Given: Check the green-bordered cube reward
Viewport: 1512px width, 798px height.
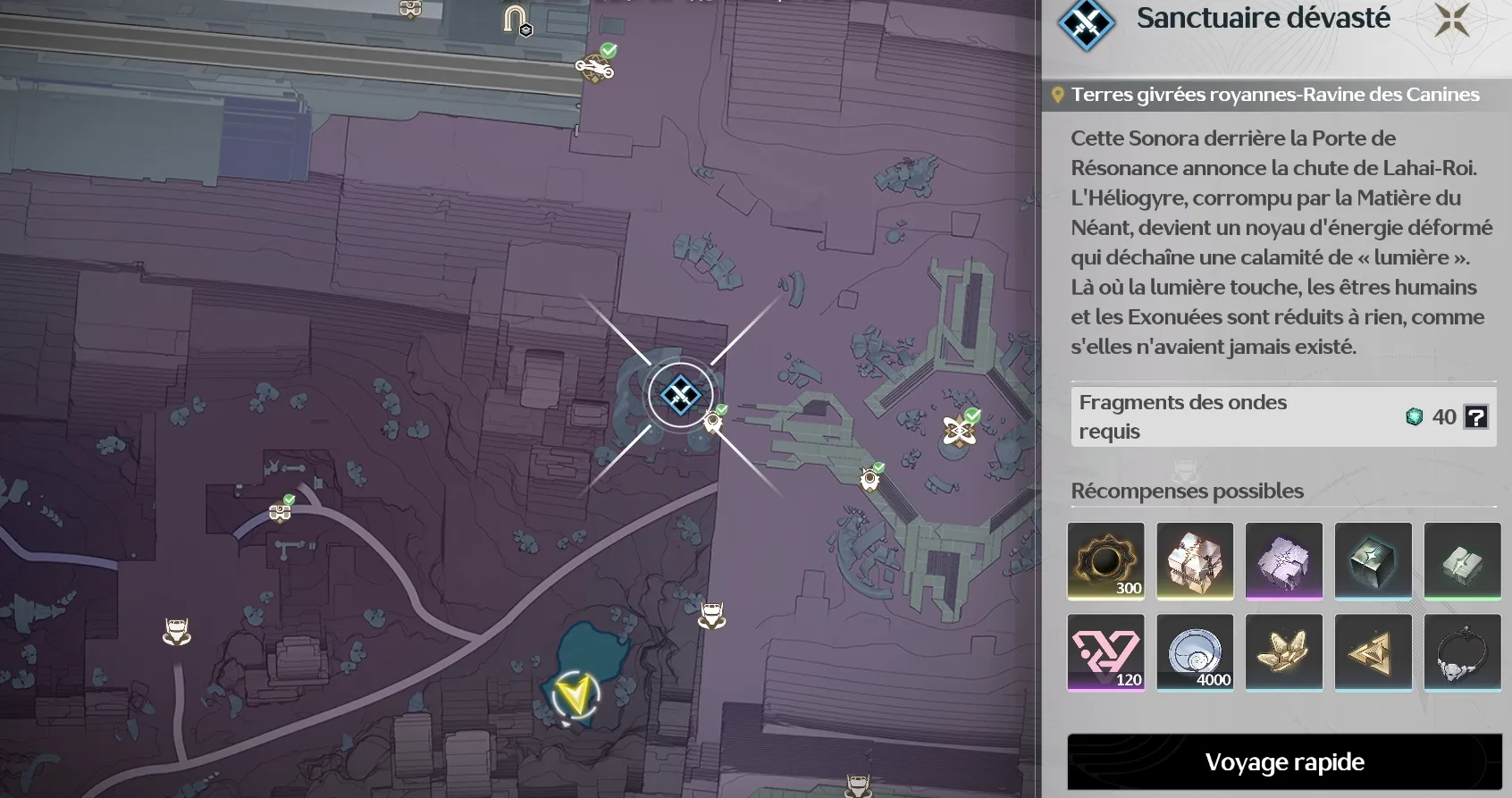Looking at the screenshot, I should click(x=1463, y=560).
